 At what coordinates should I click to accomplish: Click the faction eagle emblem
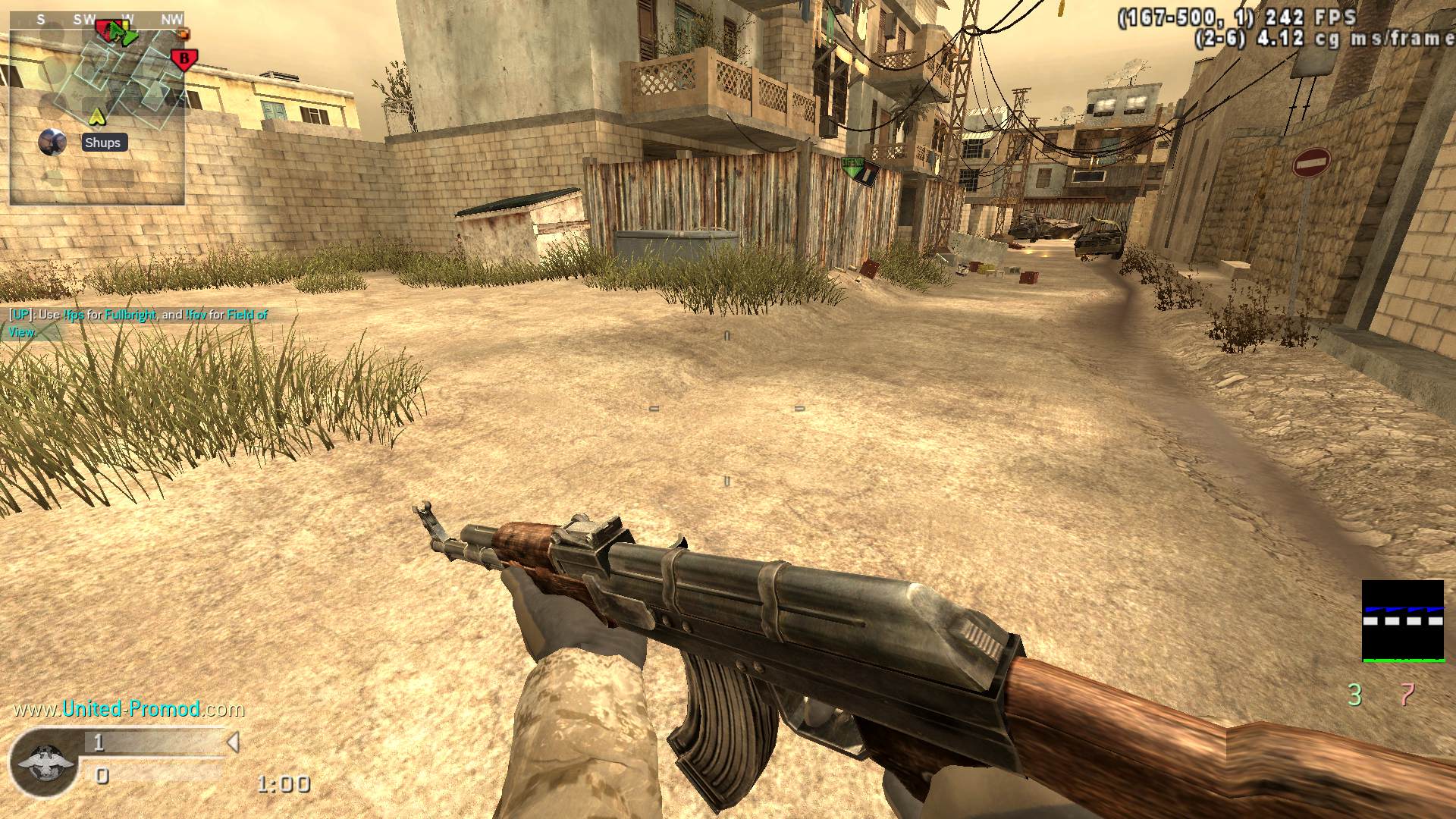click(x=45, y=764)
